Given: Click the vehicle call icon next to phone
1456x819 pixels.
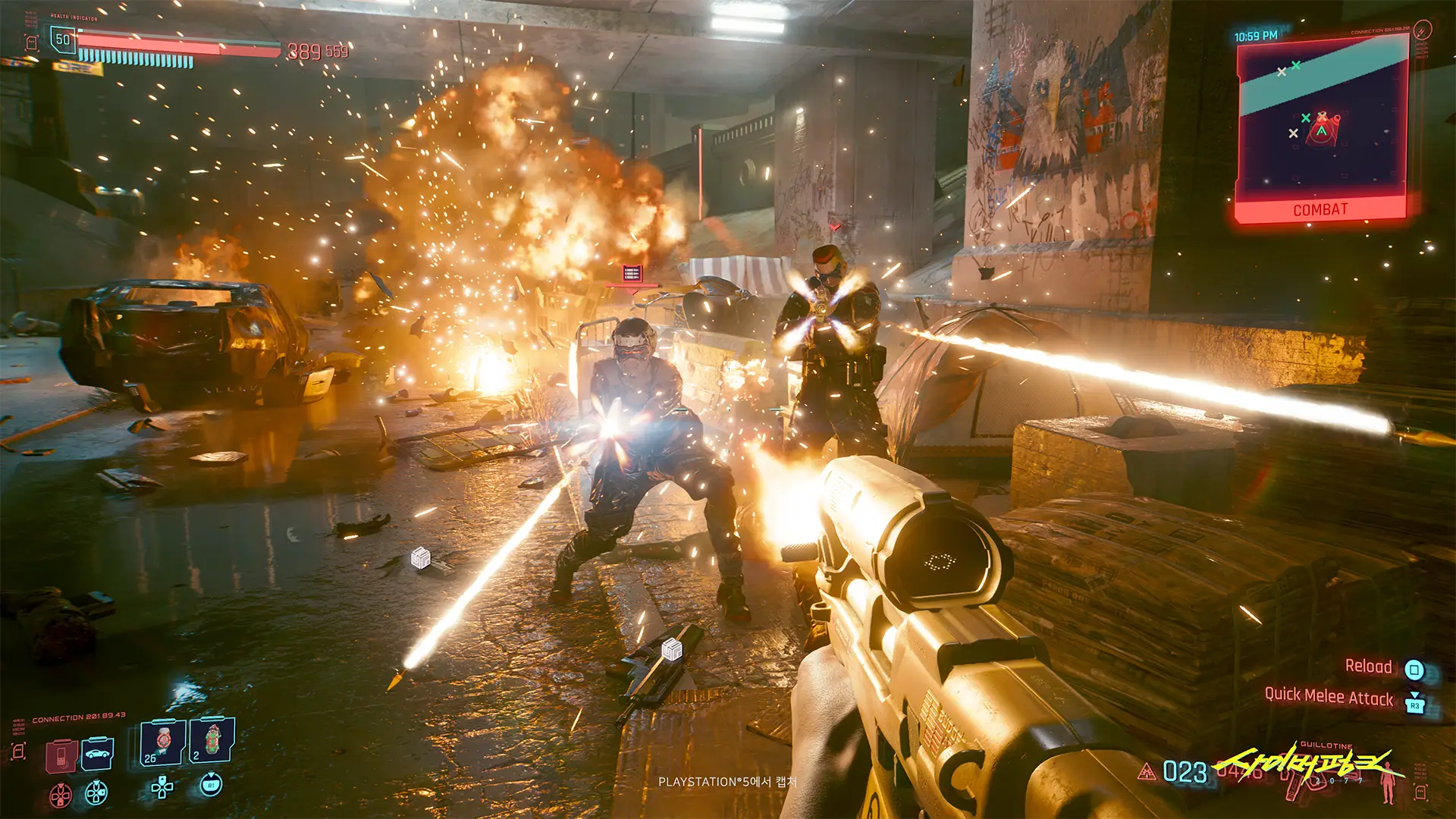Looking at the screenshot, I should click(97, 755).
